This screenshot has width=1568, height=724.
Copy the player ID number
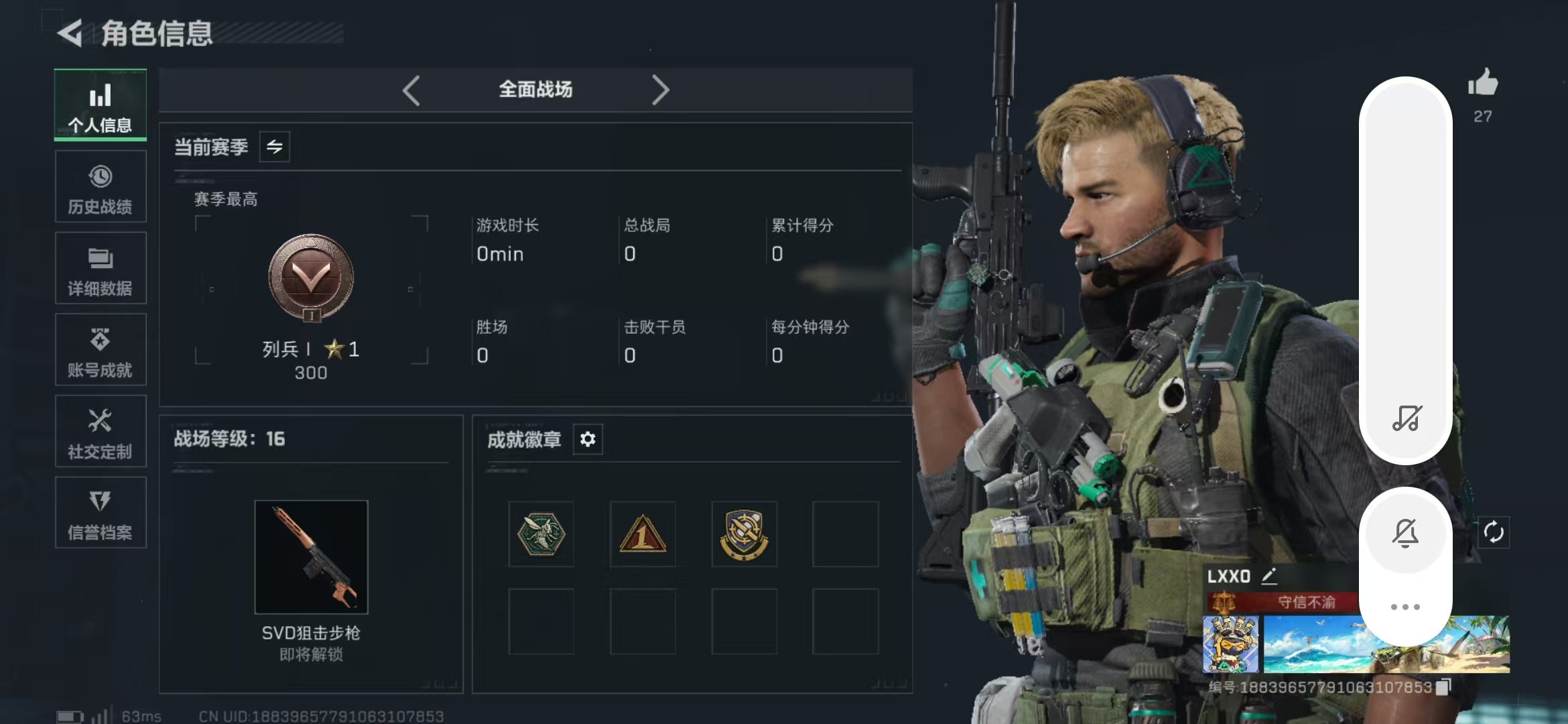[1443, 686]
